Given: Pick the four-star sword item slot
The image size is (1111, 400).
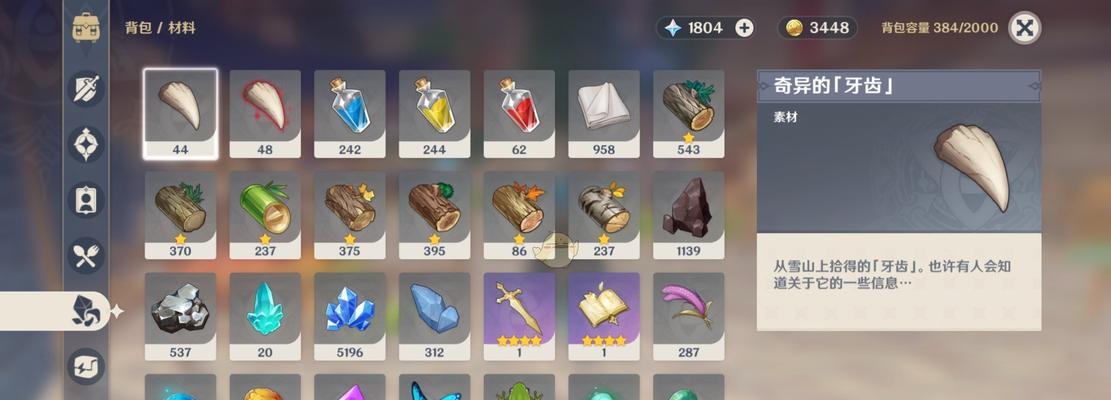Looking at the screenshot, I should [x=519, y=309].
